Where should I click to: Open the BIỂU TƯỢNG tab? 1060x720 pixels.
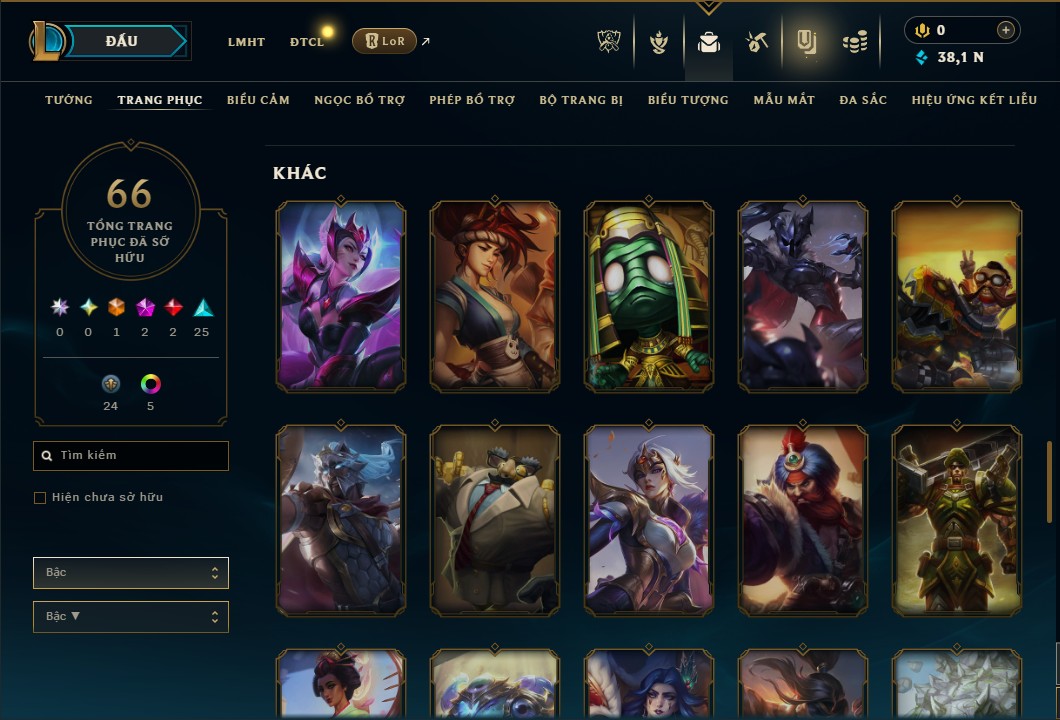[x=688, y=100]
